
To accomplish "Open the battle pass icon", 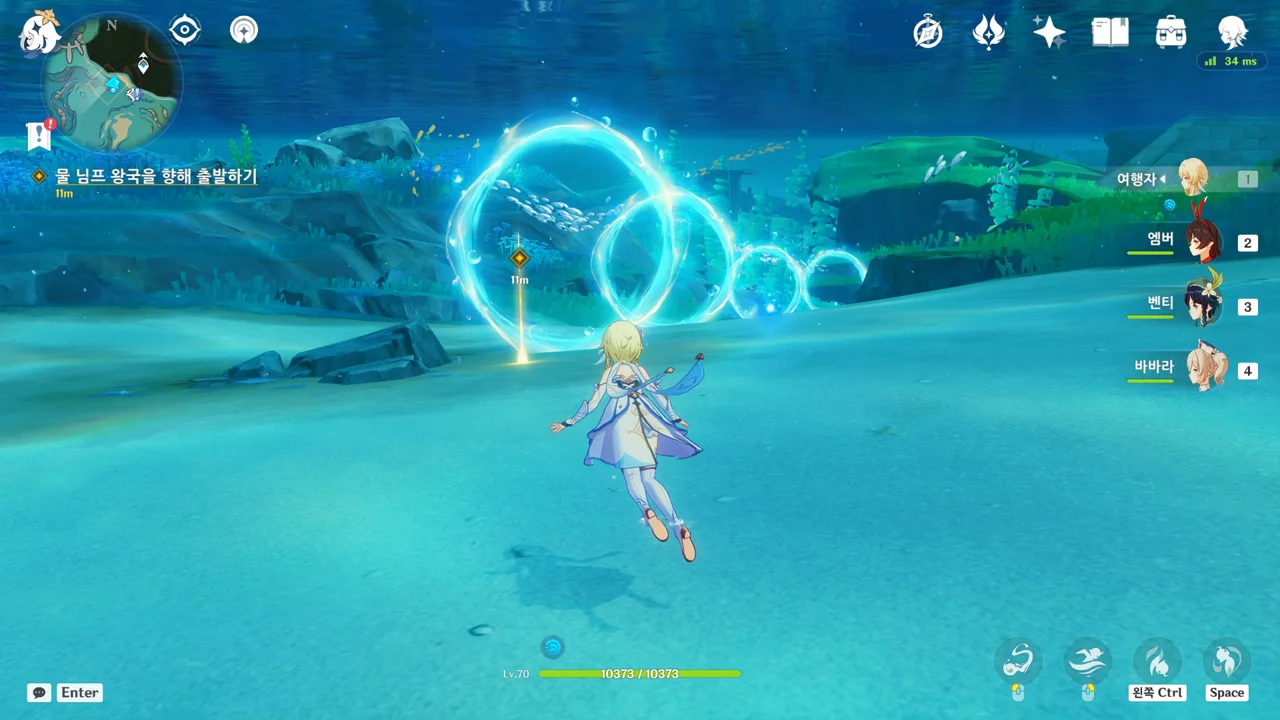I will pos(988,33).
